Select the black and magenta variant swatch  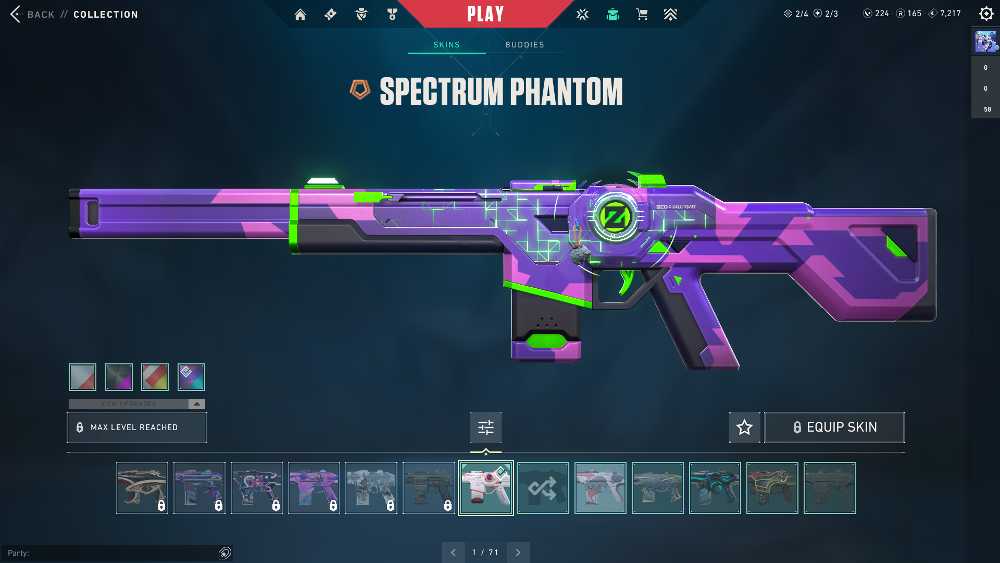click(x=119, y=377)
